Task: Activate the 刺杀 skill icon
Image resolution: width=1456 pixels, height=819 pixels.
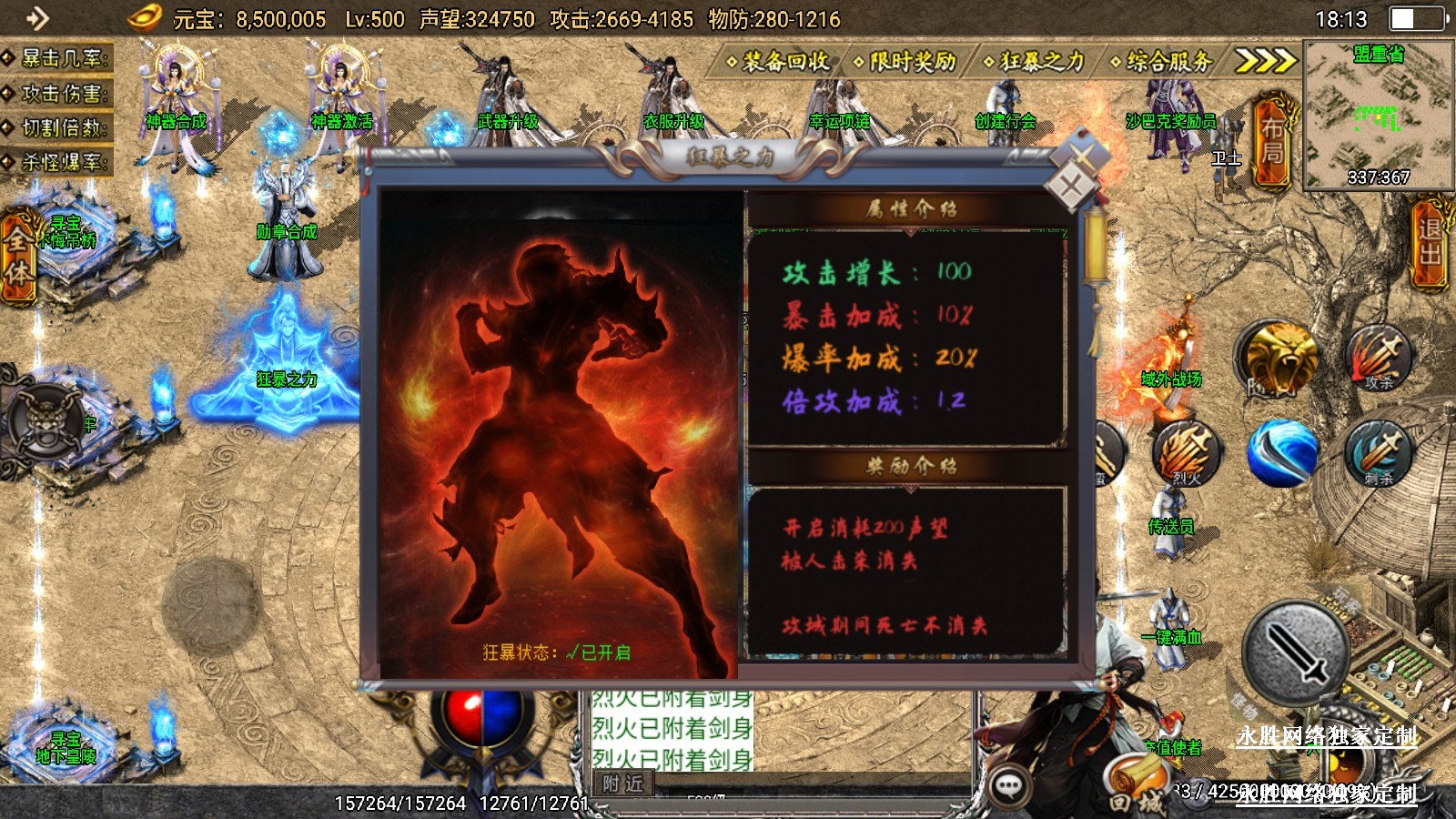Action: [x=1378, y=452]
